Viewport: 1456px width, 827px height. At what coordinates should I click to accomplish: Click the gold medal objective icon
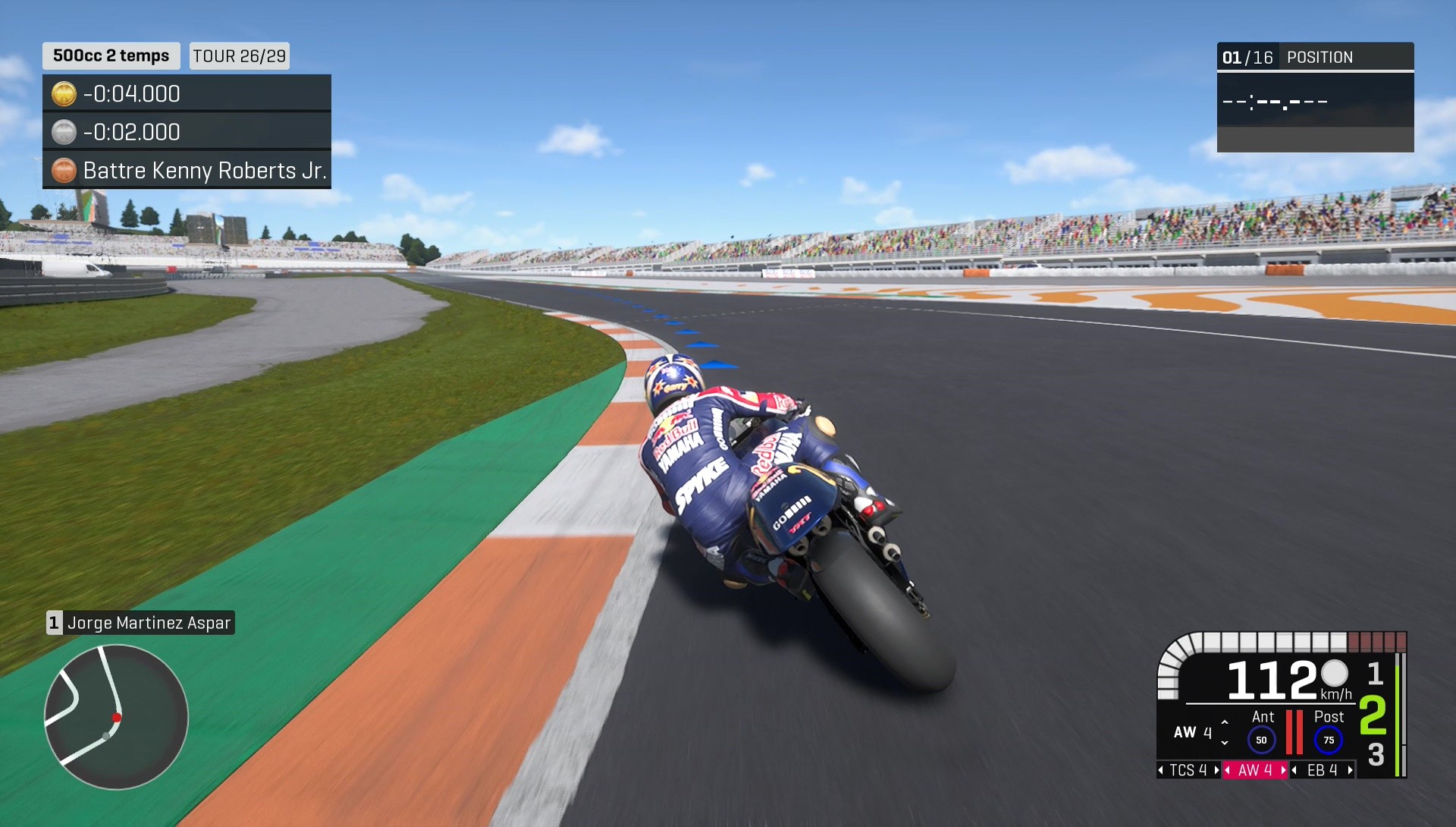(x=64, y=93)
